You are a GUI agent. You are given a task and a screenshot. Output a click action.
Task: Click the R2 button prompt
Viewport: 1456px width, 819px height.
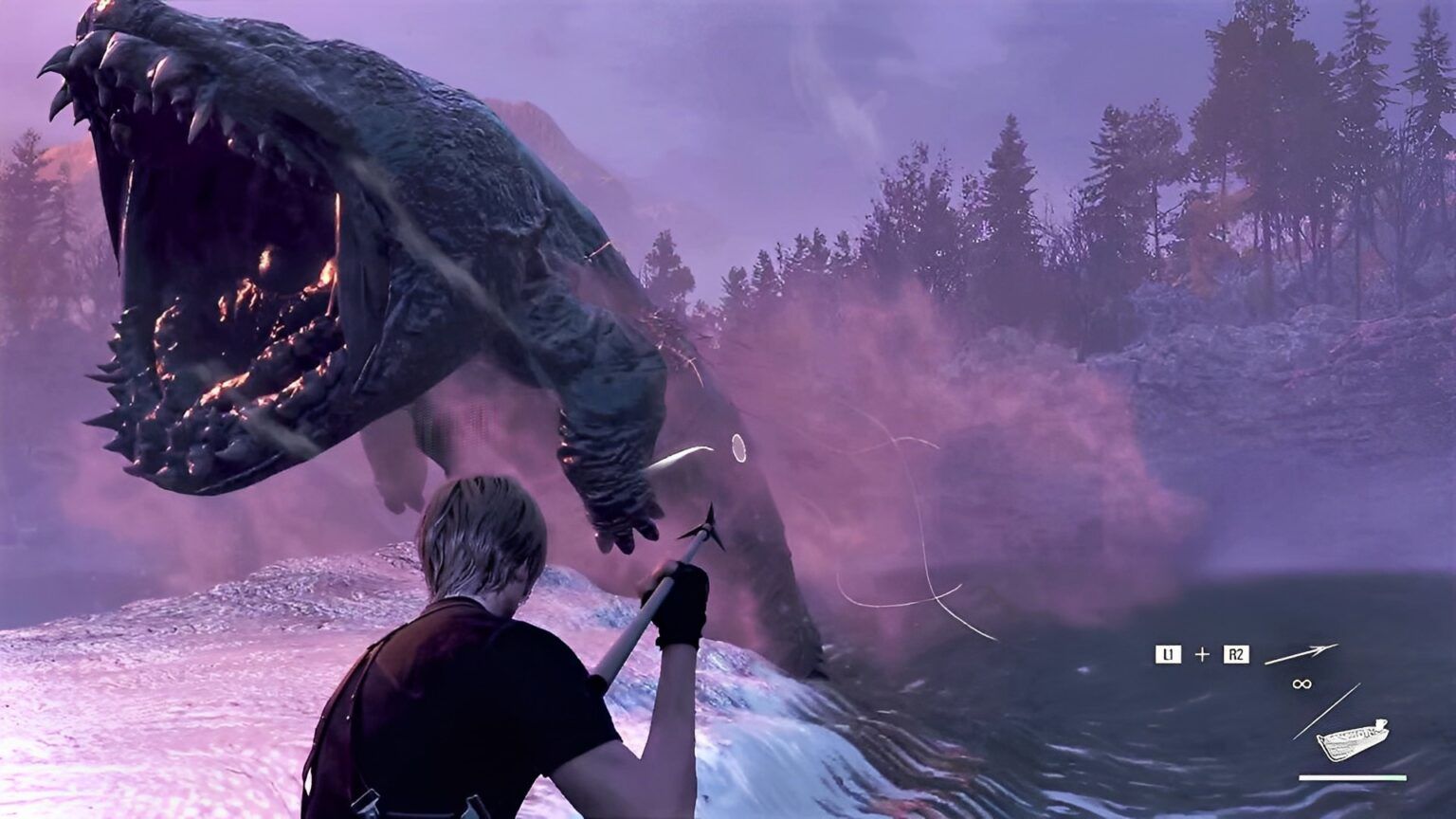[1236, 653]
